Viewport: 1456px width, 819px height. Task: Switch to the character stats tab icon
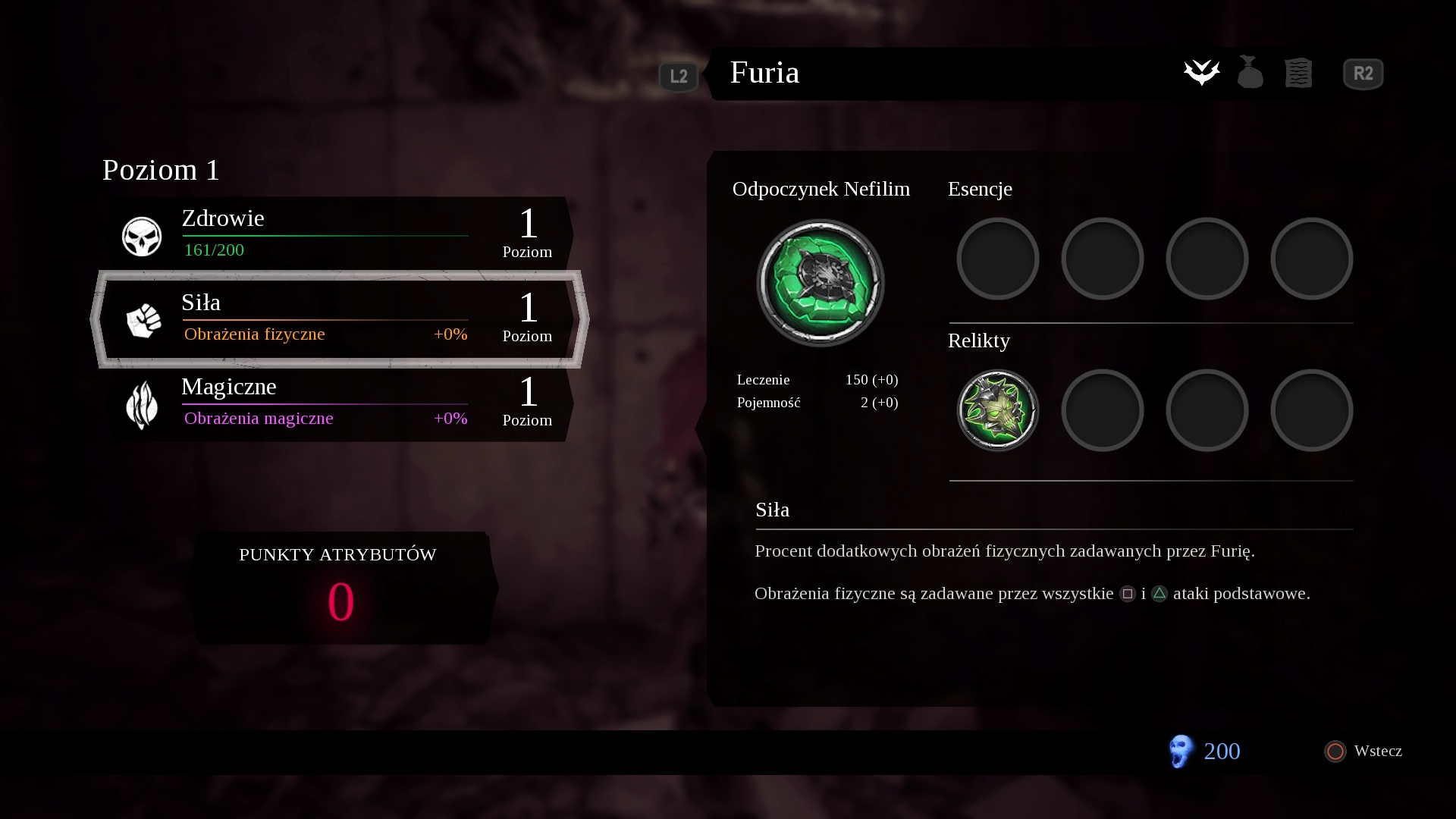1202,73
